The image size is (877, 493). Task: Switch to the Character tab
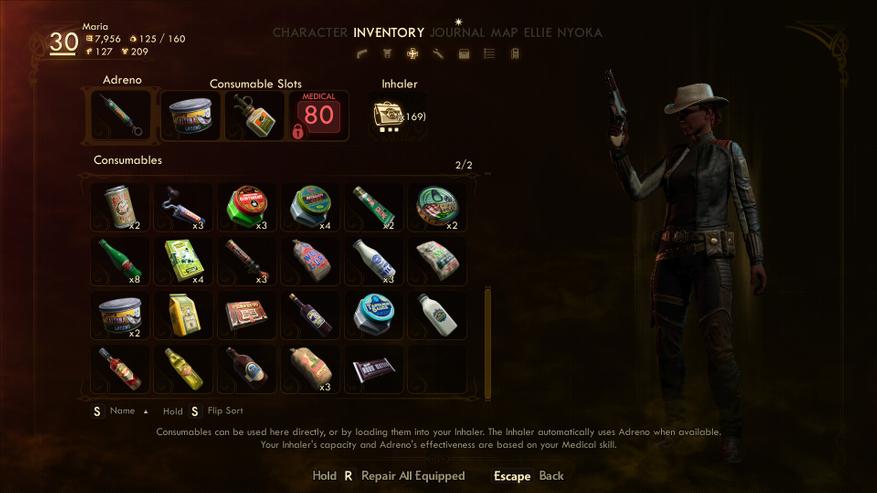310,33
